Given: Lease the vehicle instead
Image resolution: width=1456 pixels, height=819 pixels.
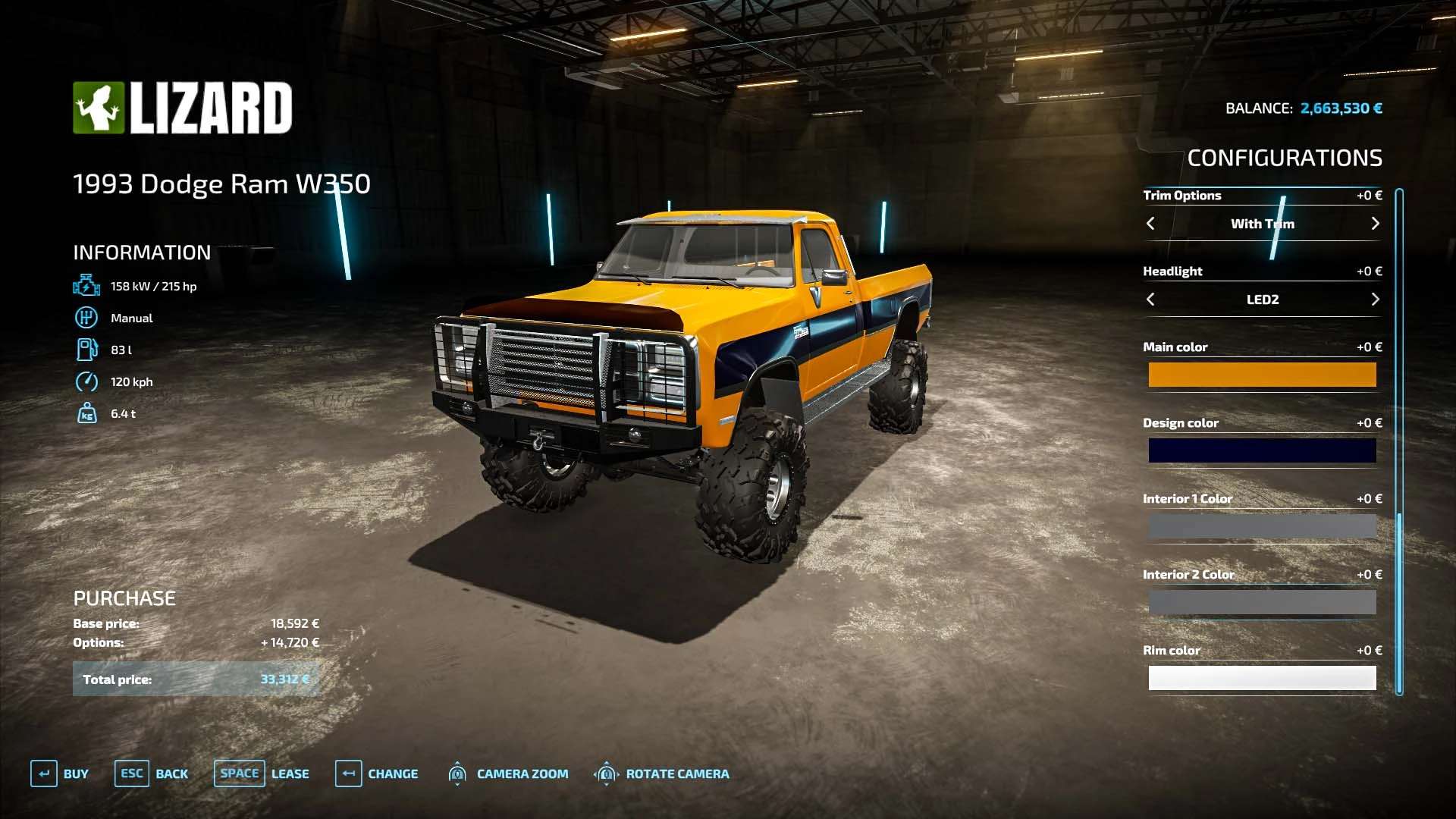Looking at the screenshot, I should click(262, 773).
